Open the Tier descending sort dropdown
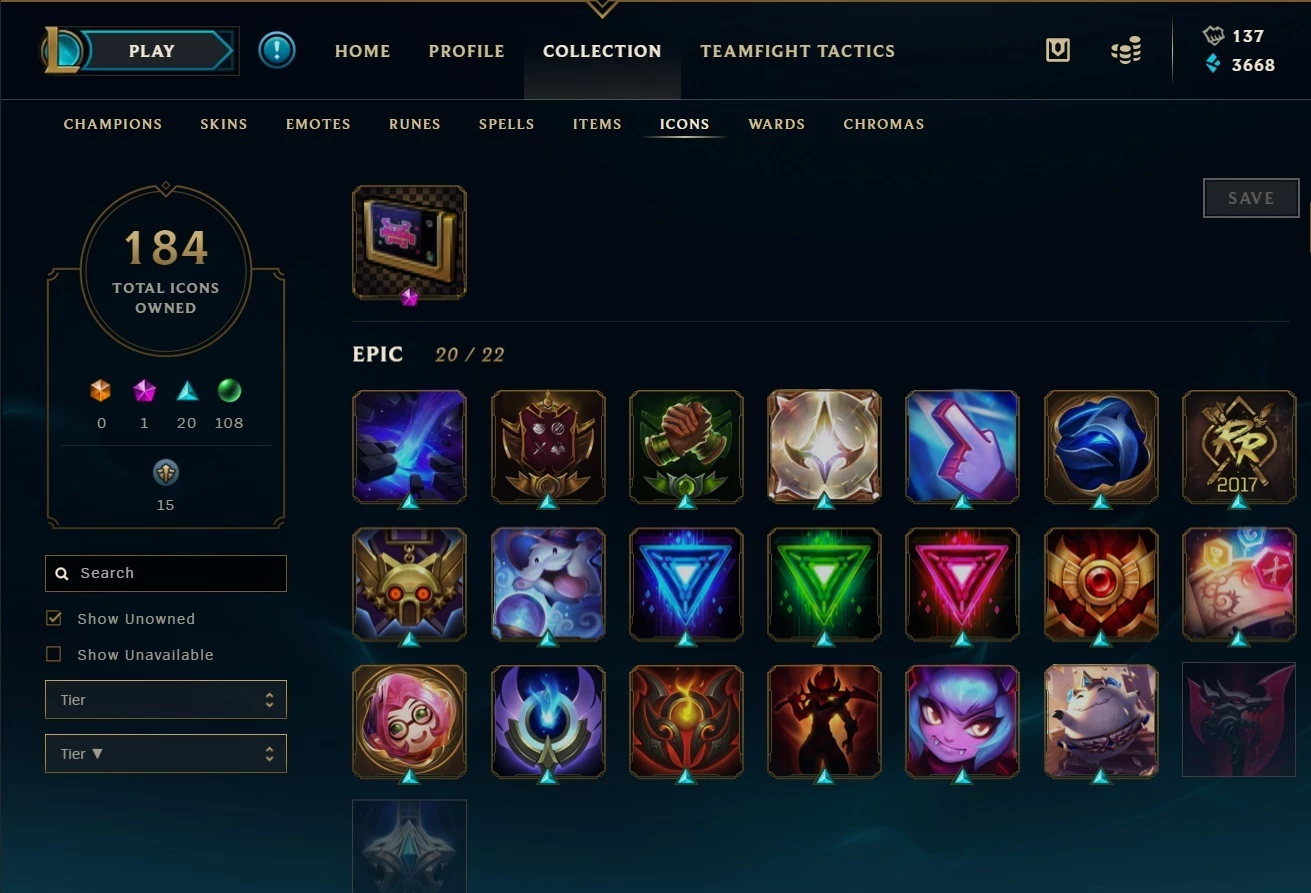The image size is (1311, 893). pos(165,753)
